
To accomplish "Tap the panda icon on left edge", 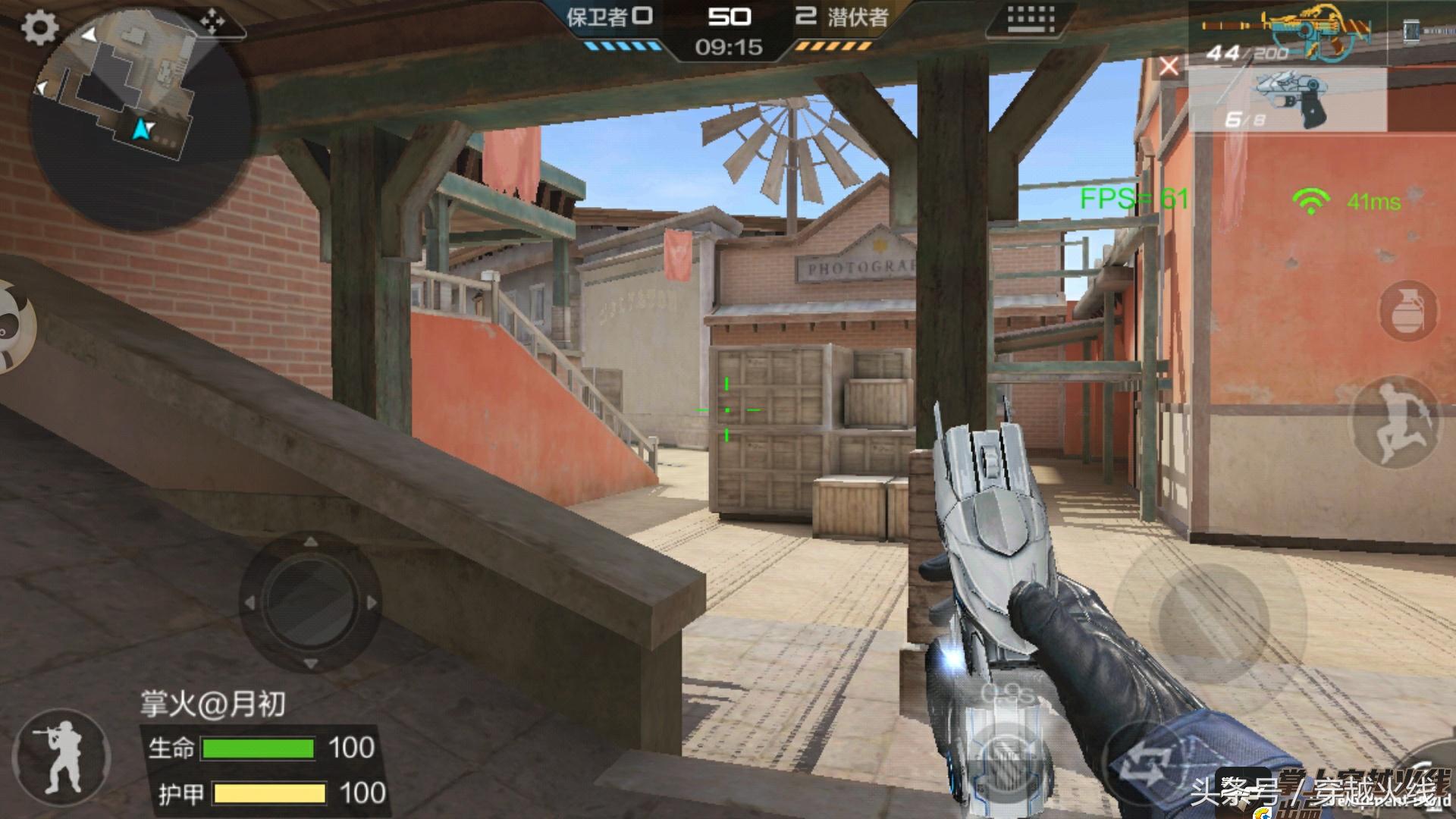I will [x=12, y=326].
